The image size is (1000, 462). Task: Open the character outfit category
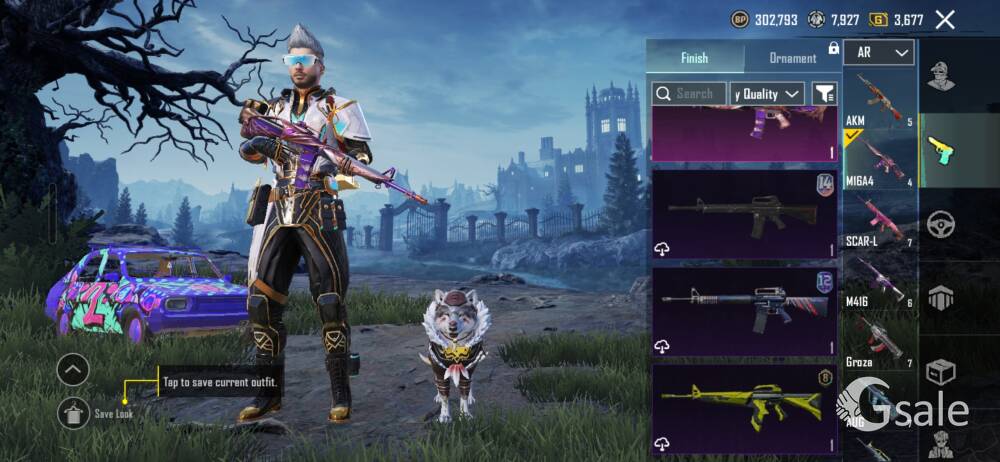[x=940, y=76]
